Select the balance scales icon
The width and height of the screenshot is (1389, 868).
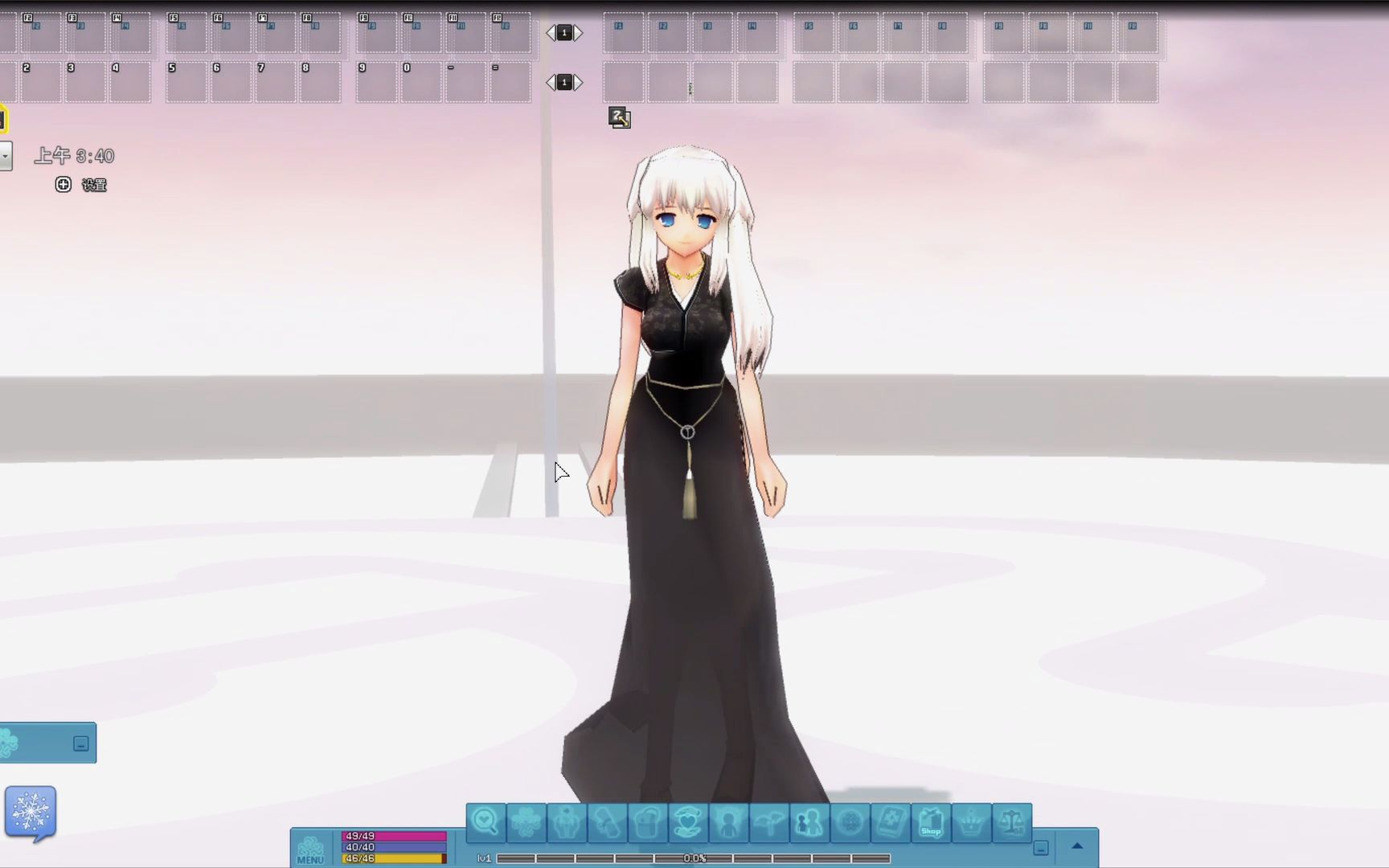[1010, 823]
